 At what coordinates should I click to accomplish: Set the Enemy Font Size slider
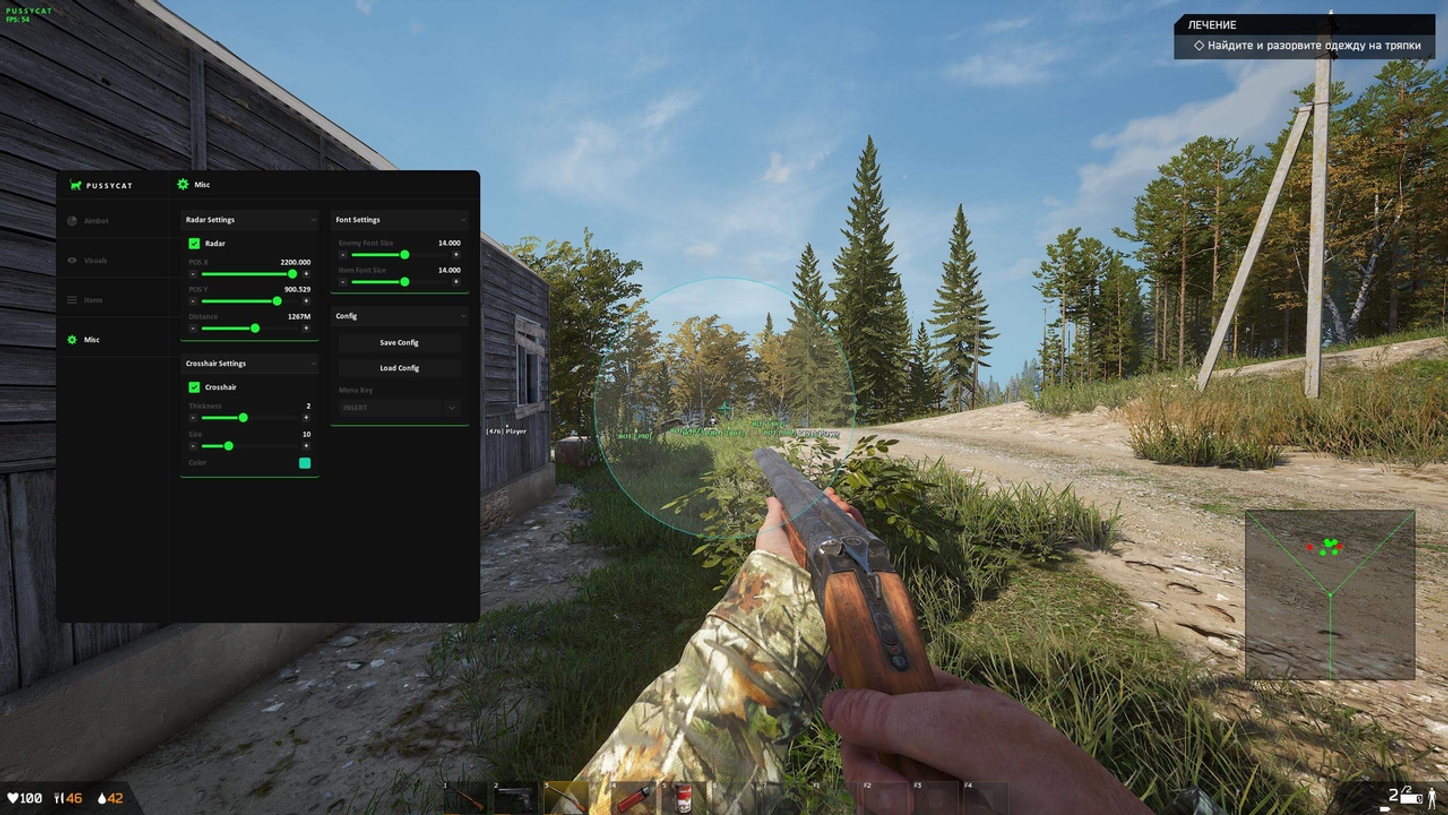click(x=404, y=255)
